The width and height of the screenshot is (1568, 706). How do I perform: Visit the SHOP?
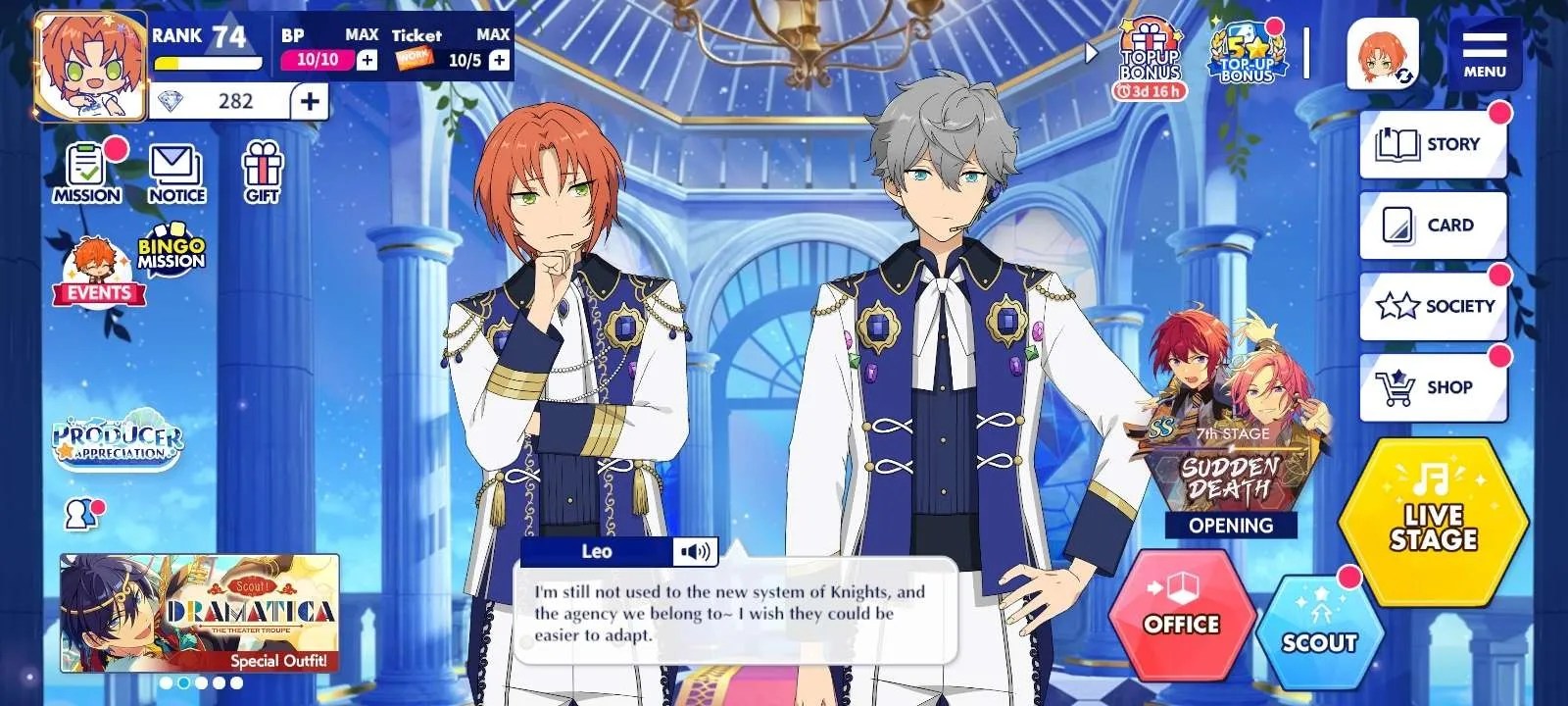[1432, 386]
